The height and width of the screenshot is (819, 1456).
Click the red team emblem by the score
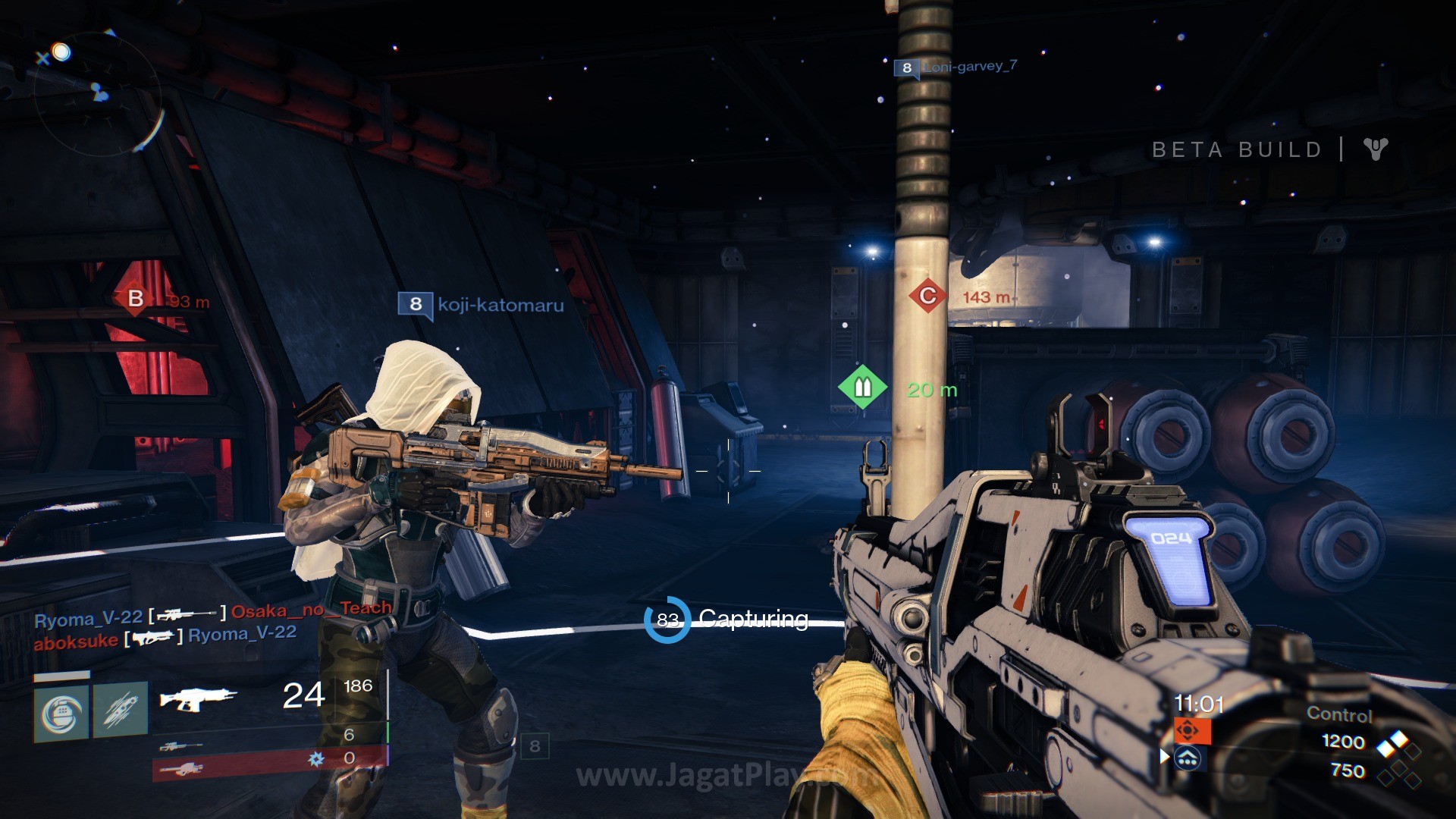(x=1188, y=731)
